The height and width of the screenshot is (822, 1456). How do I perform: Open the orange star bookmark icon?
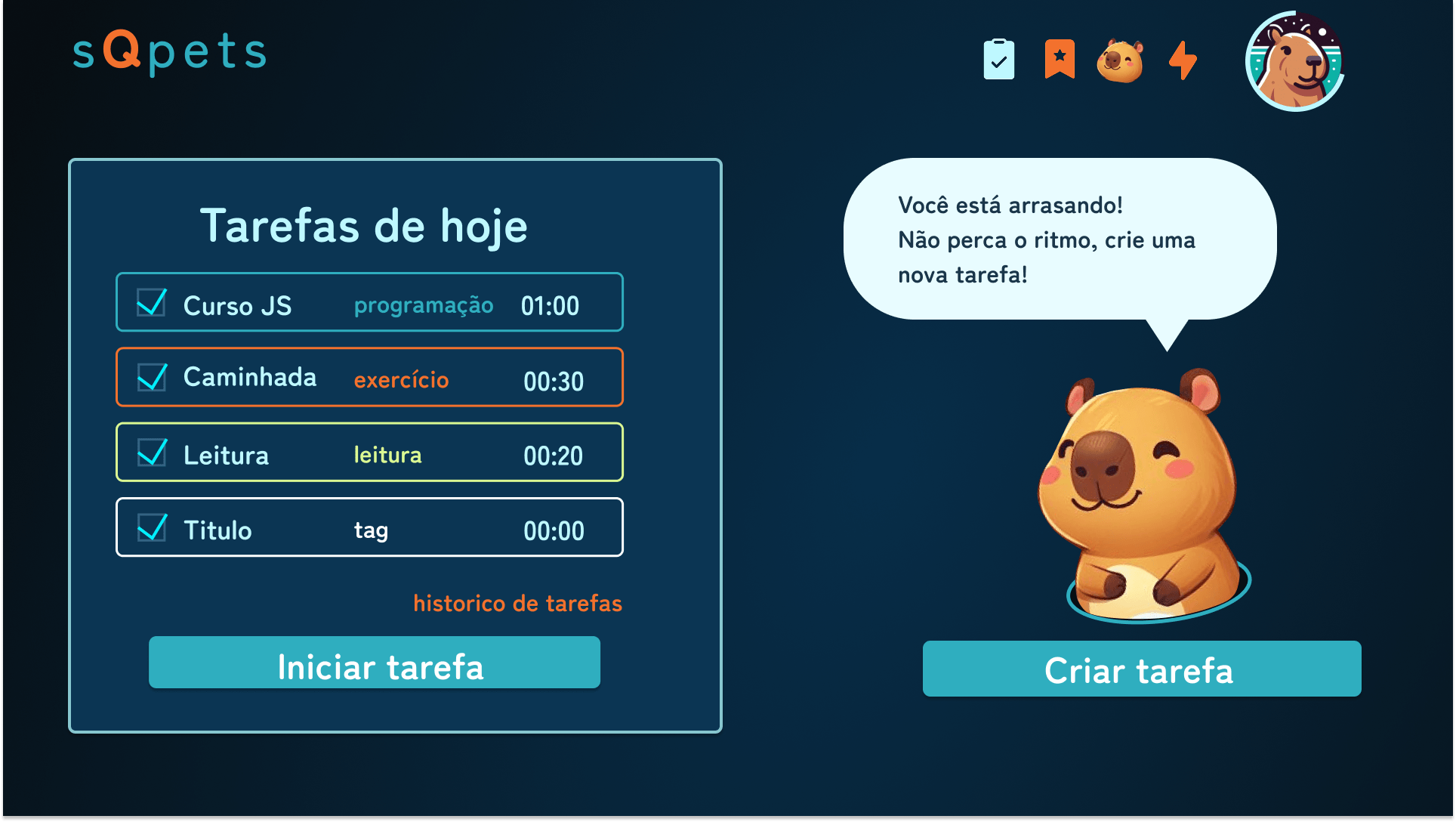[x=1060, y=59]
